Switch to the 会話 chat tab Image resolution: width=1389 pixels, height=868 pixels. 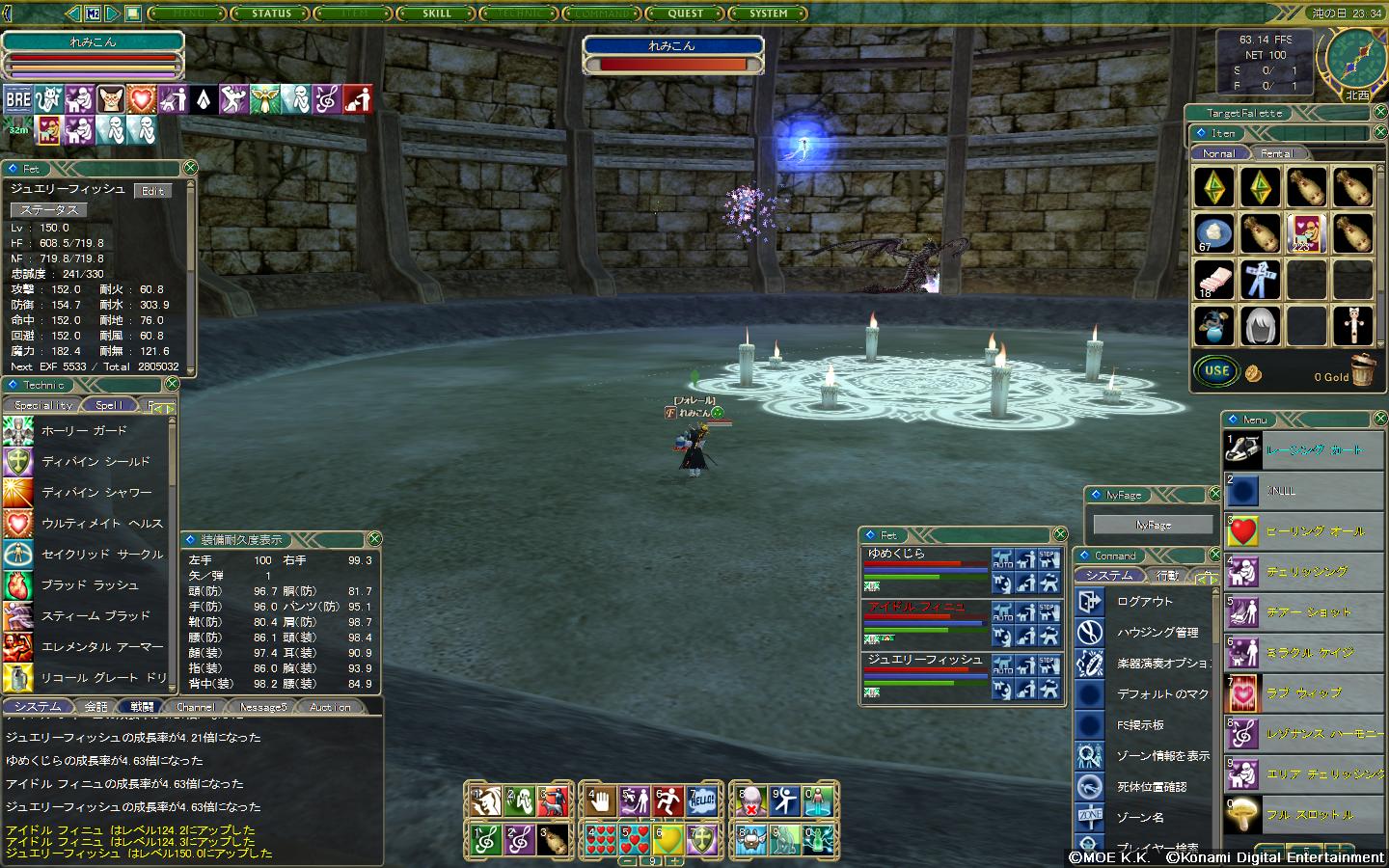pos(96,707)
